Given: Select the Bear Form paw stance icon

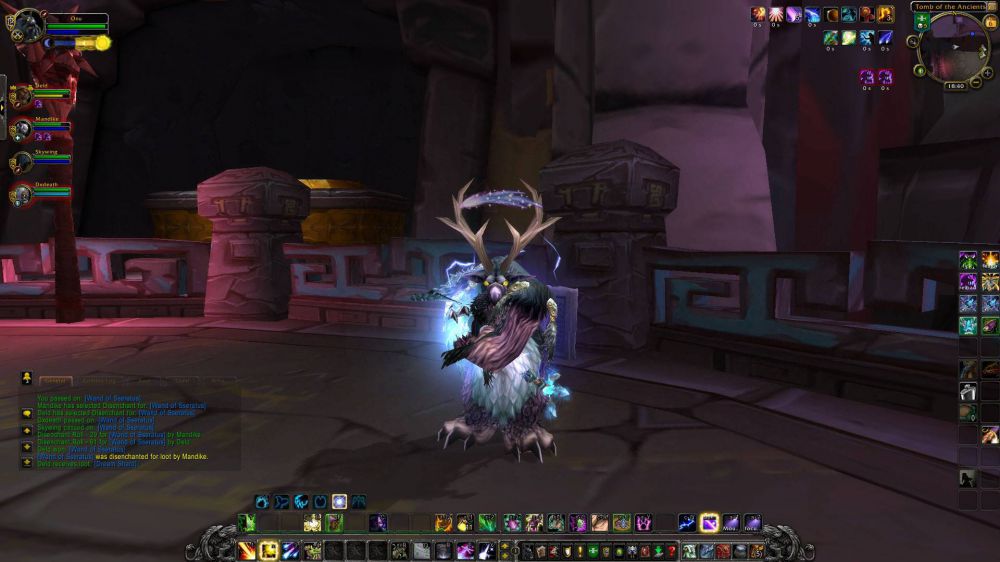Looking at the screenshot, I should 262,501.
